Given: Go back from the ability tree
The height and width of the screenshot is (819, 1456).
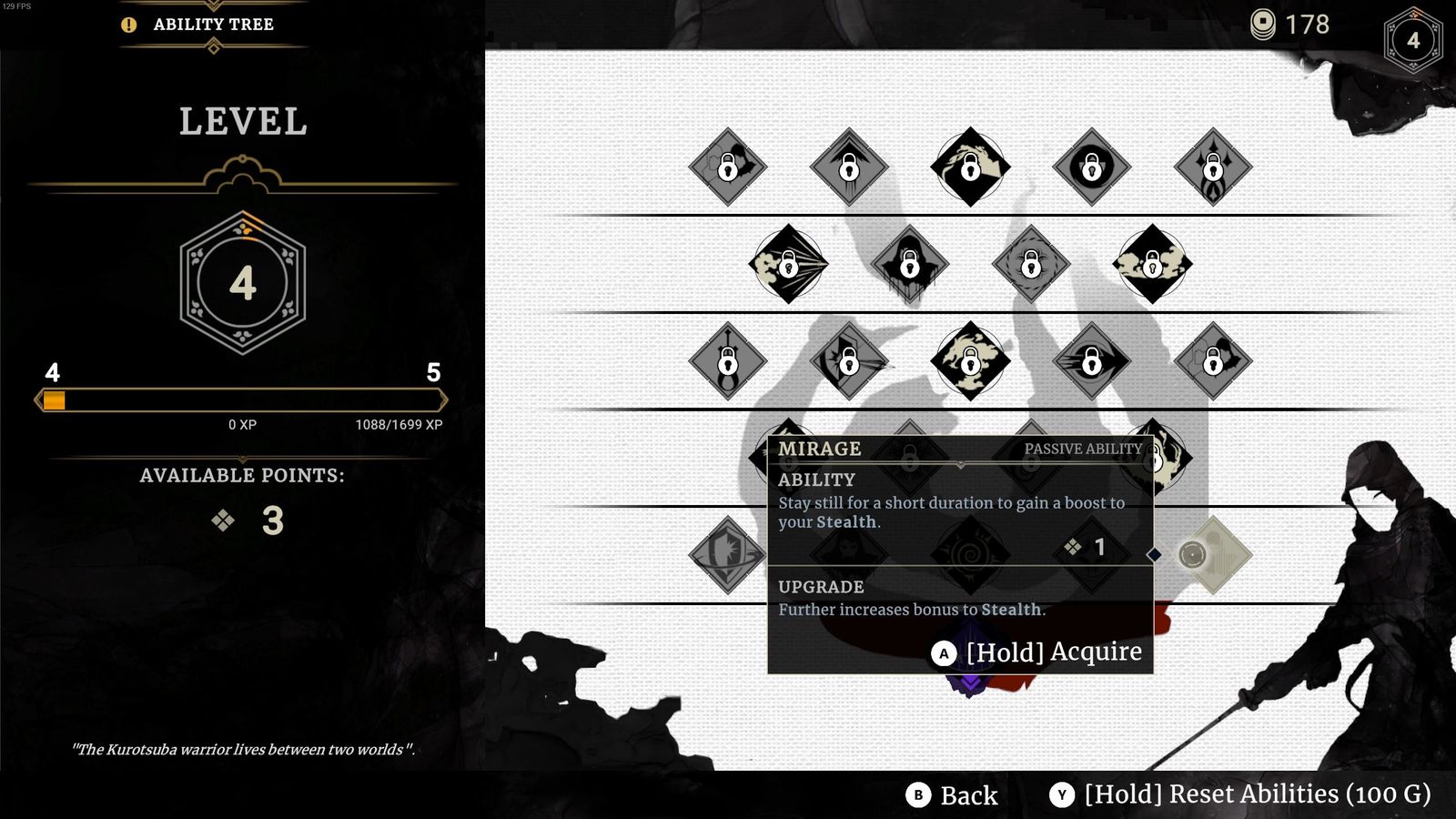Looking at the screenshot, I should tap(952, 795).
